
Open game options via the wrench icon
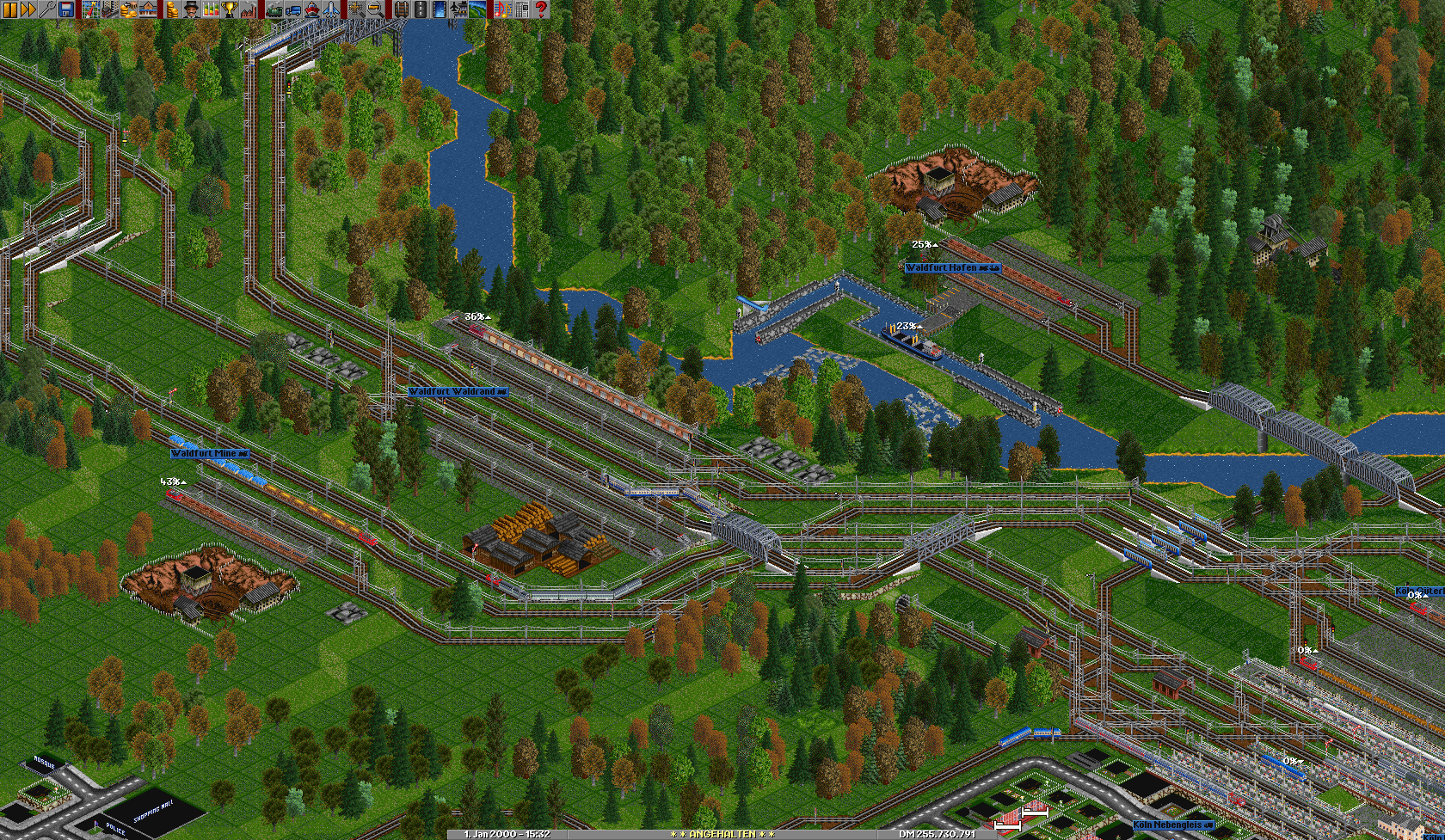47,9
